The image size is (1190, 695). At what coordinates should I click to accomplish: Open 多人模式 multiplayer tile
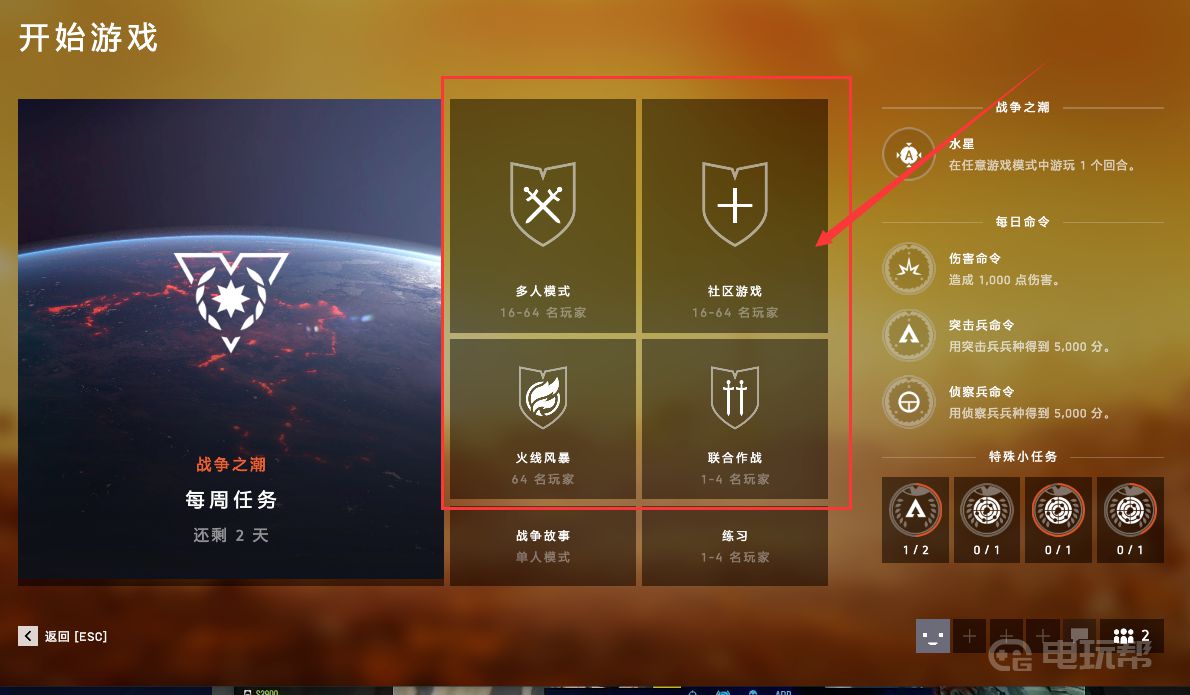pos(542,216)
